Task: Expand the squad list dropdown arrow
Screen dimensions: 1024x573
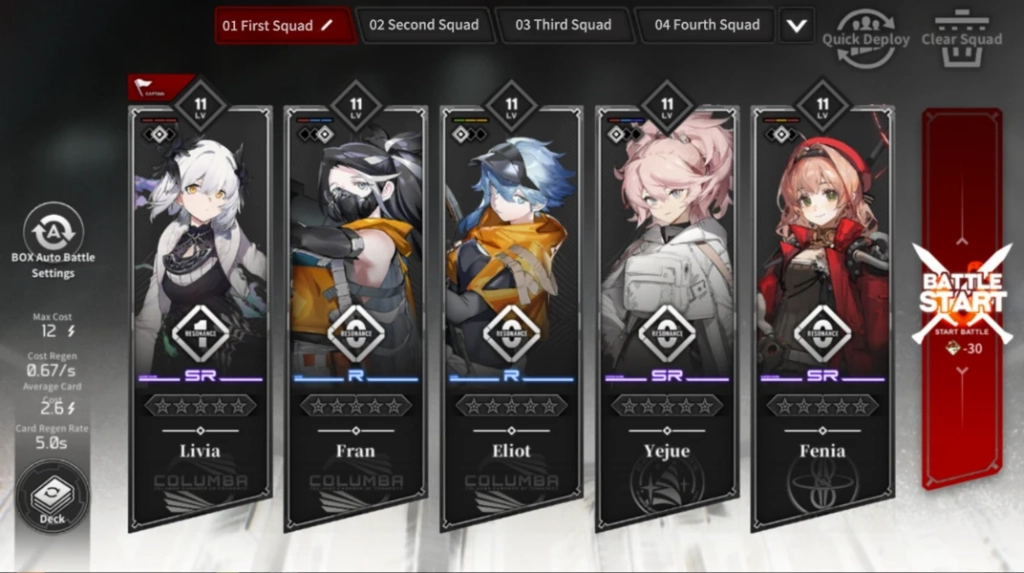Action: (796, 26)
